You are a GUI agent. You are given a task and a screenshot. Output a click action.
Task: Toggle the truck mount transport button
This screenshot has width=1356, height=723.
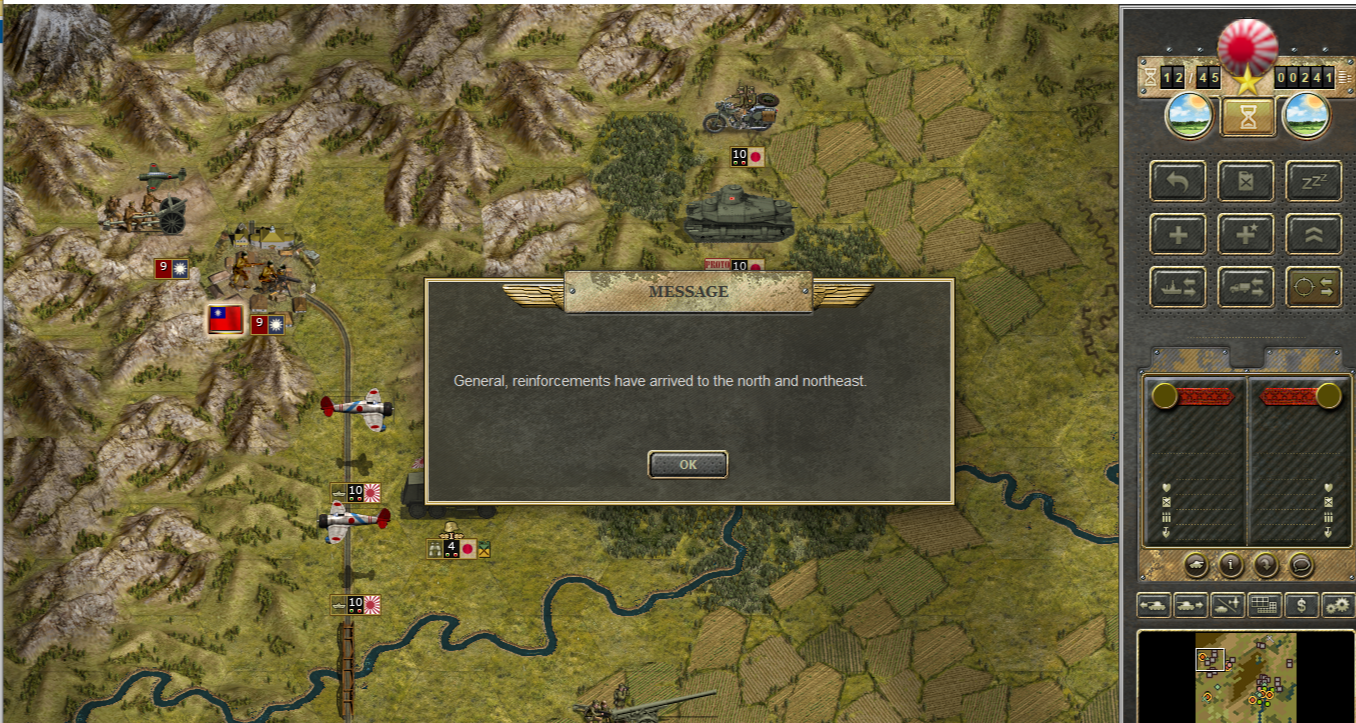(1245, 287)
